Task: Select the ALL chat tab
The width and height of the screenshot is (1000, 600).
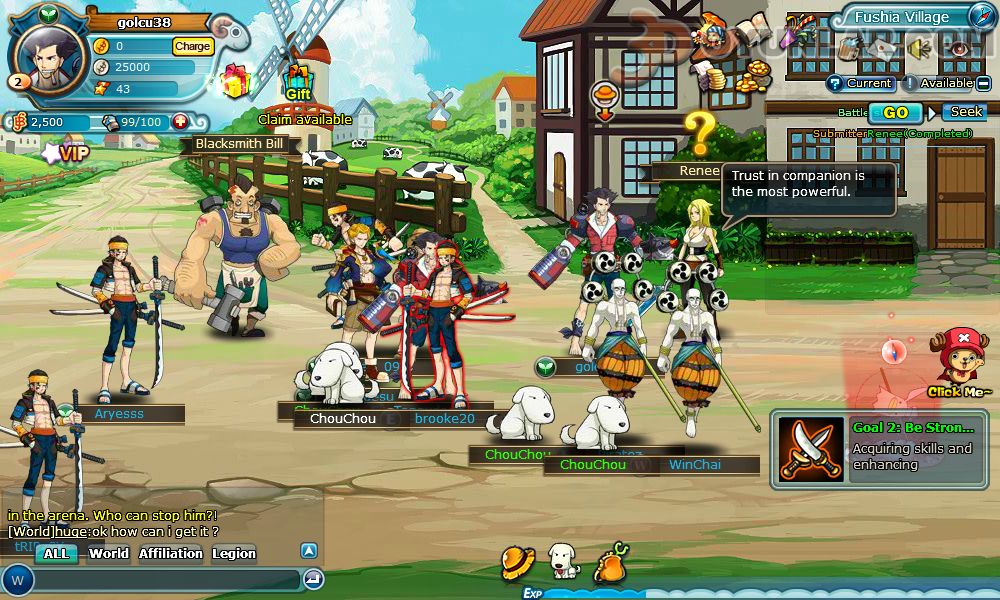Action: 56,553
